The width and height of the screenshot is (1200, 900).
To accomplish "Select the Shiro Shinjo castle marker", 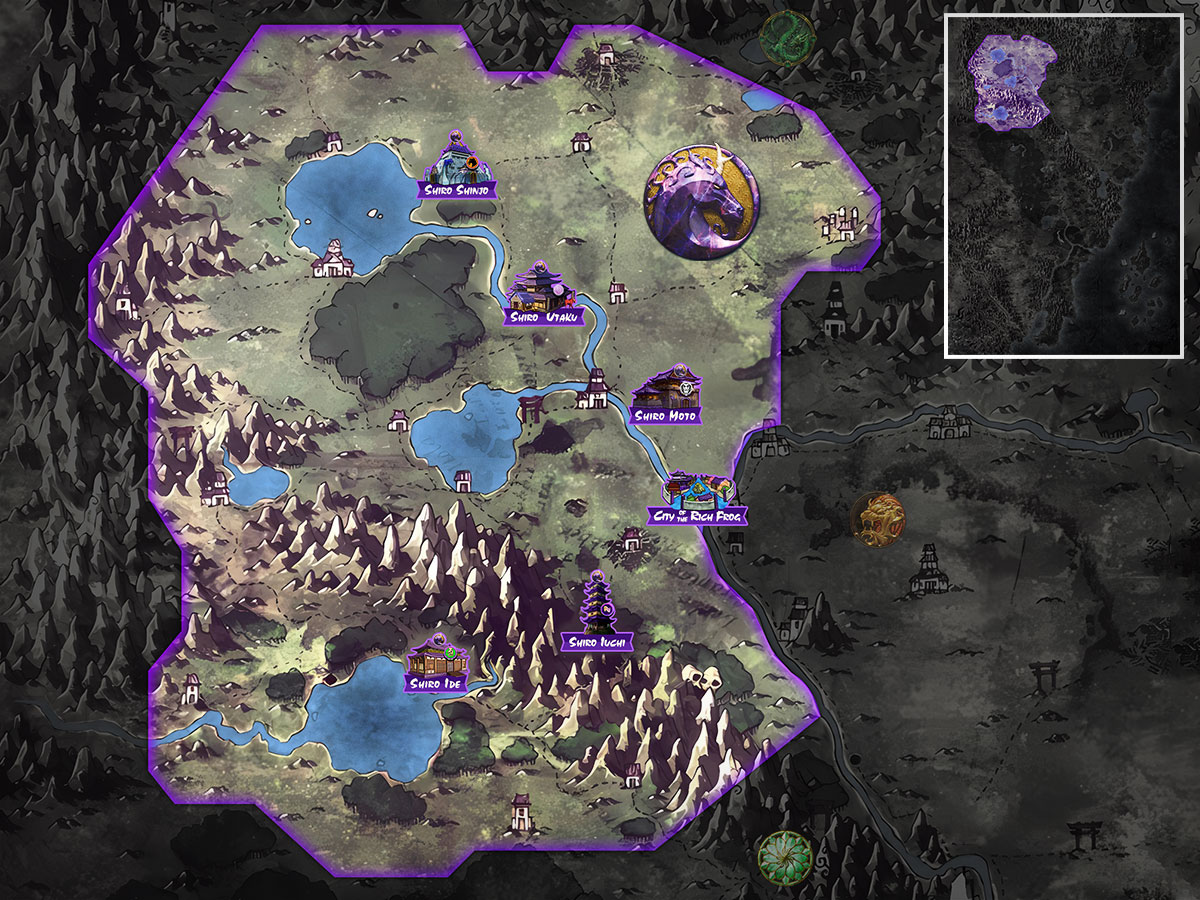I will pos(456,166).
